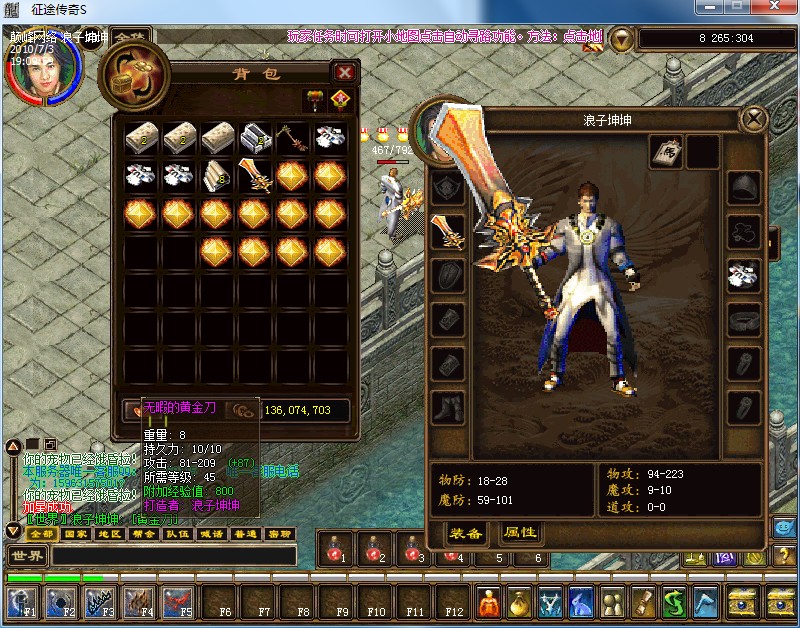Switch to the 属性 attributes tab
800x628 pixels.
click(519, 533)
